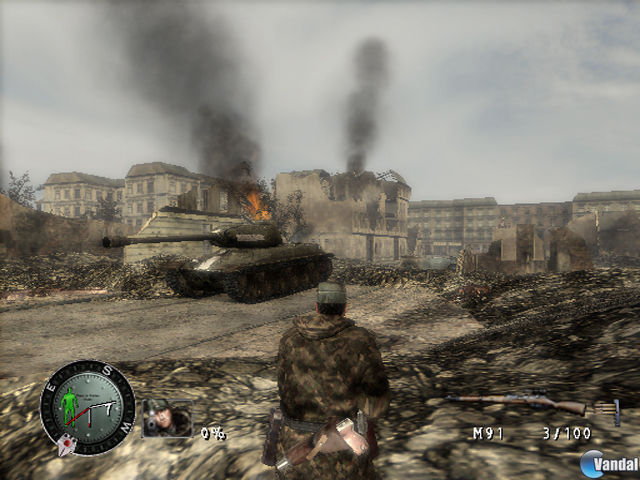Viewport: 640px width, 480px height.
Task: Click the round compass gauge
Action: click(x=87, y=407)
